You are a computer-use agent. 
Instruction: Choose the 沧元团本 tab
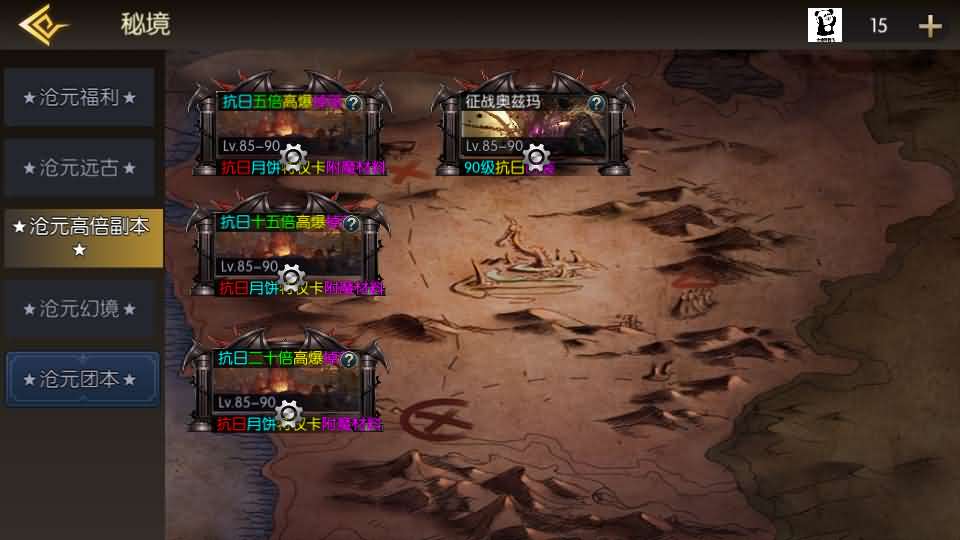82,380
